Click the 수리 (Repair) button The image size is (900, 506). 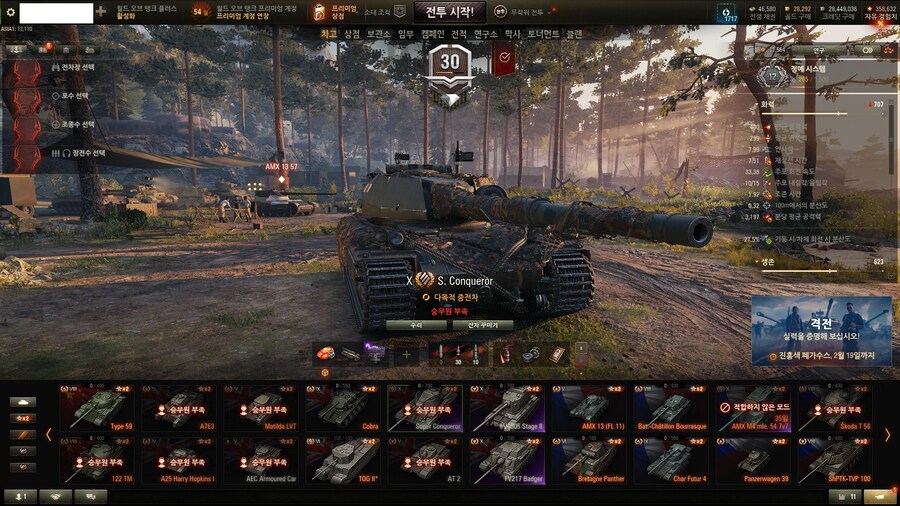415,325
